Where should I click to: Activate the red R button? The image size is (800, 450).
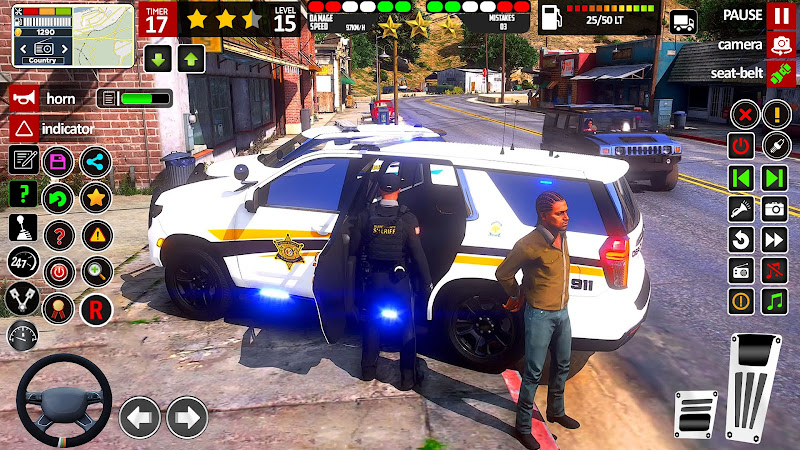[96, 308]
